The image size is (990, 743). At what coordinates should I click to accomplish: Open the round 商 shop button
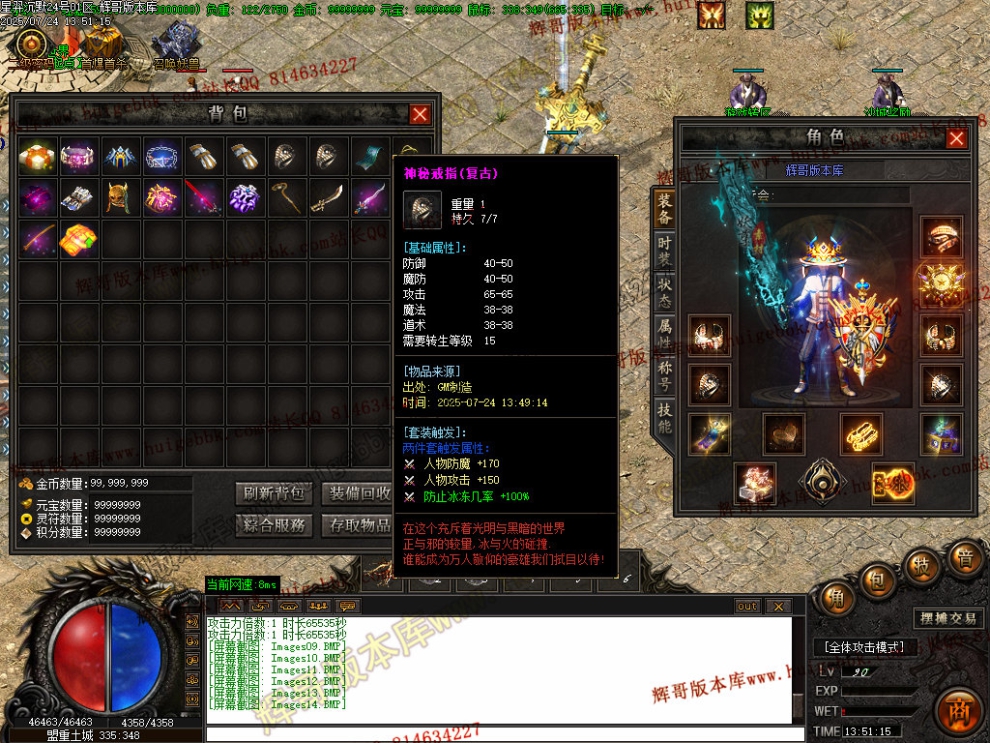[x=959, y=711]
